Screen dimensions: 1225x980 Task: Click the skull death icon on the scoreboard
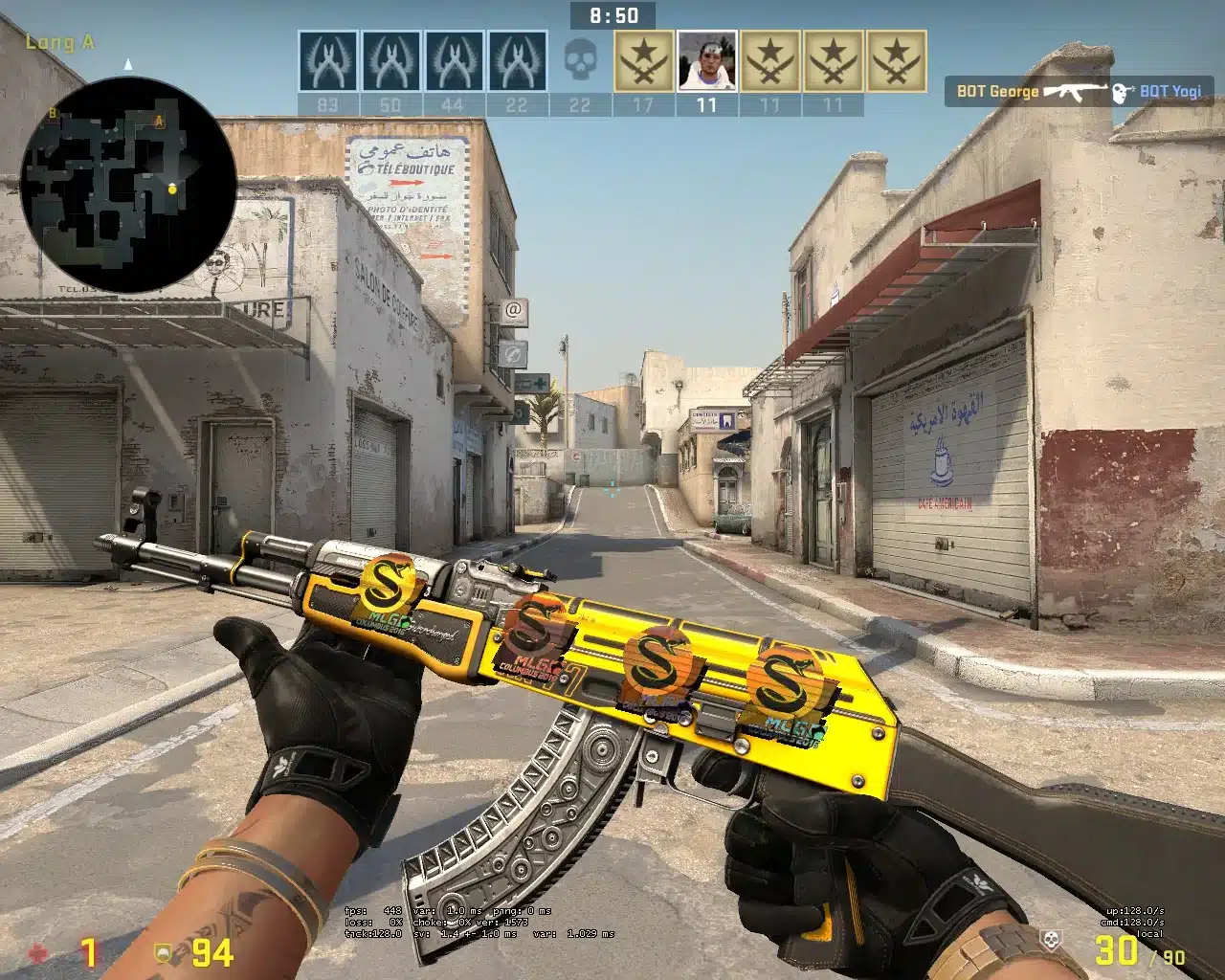pos(577,60)
